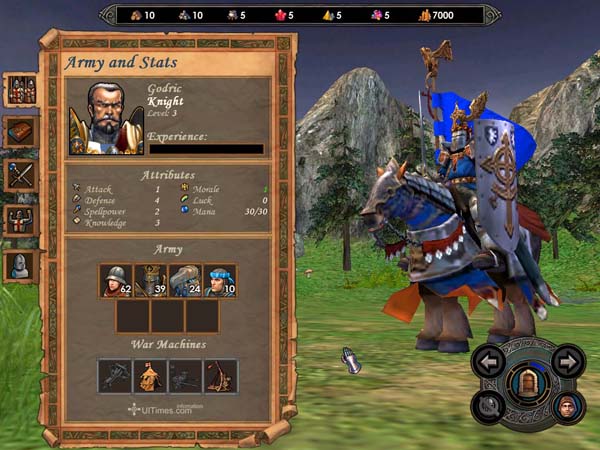Switch to the Army and Stats tab
600x450 pixels.
tap(21, 88)
